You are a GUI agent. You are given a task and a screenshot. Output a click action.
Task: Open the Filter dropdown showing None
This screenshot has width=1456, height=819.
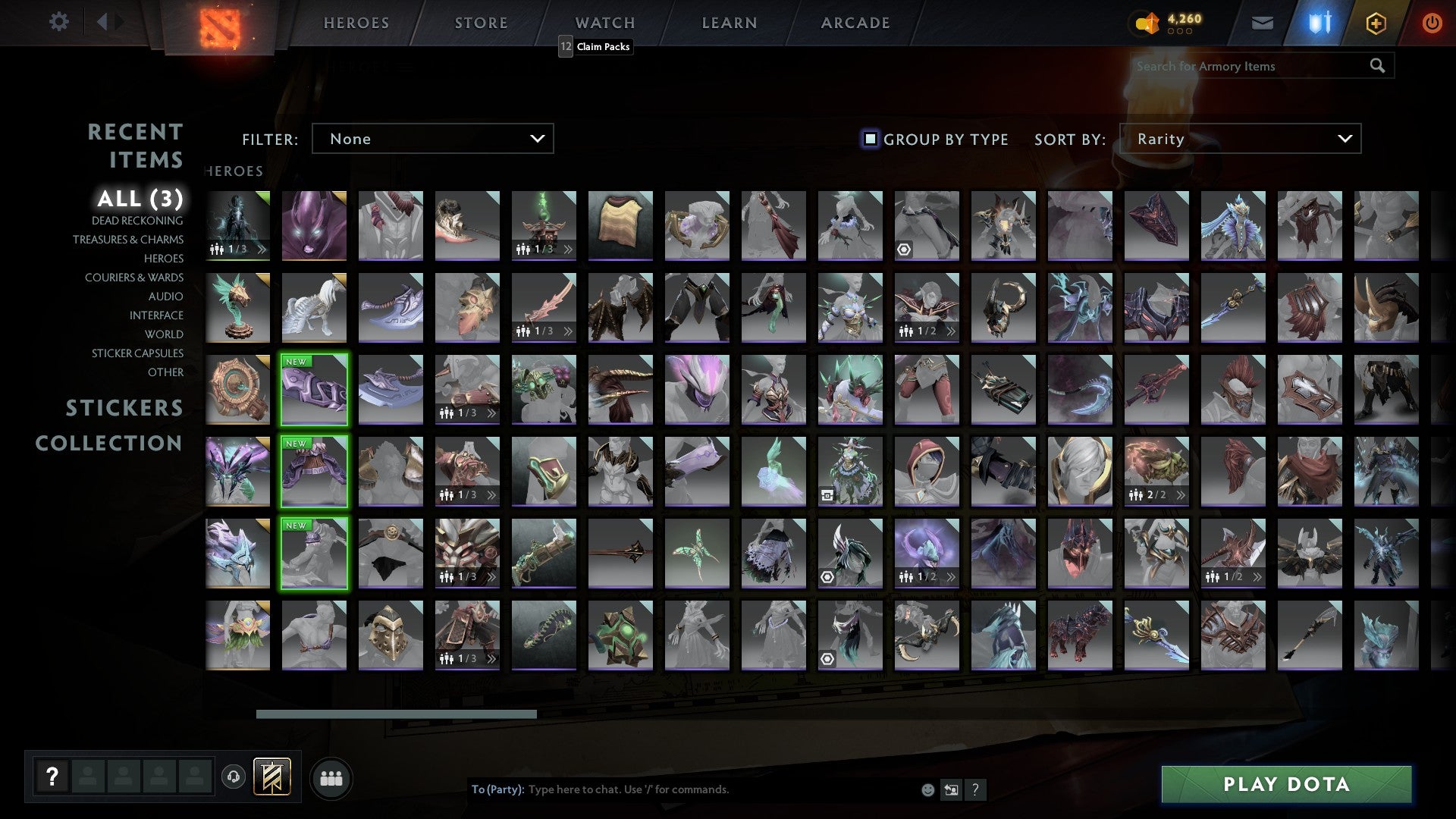(x=432, y=138)
